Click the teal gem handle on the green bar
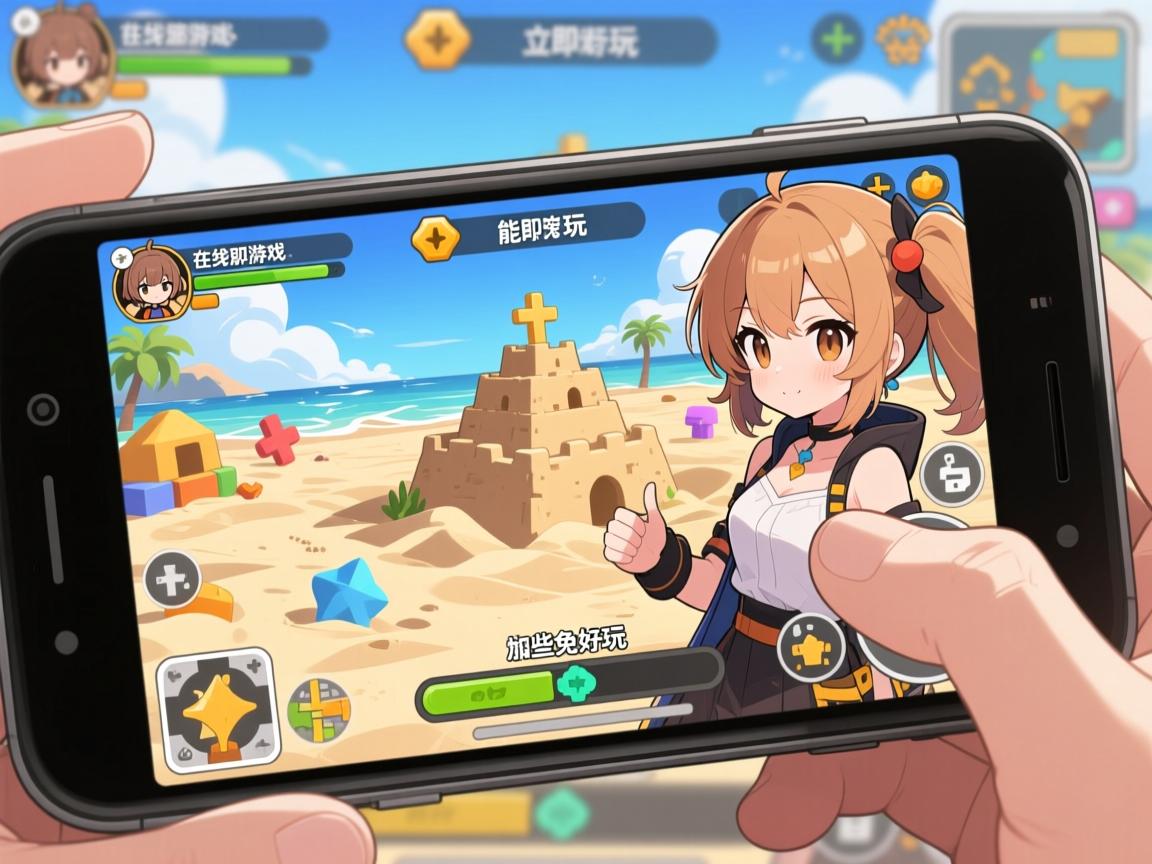Screen dimensions: 1152x864 [x=575, y=685]
